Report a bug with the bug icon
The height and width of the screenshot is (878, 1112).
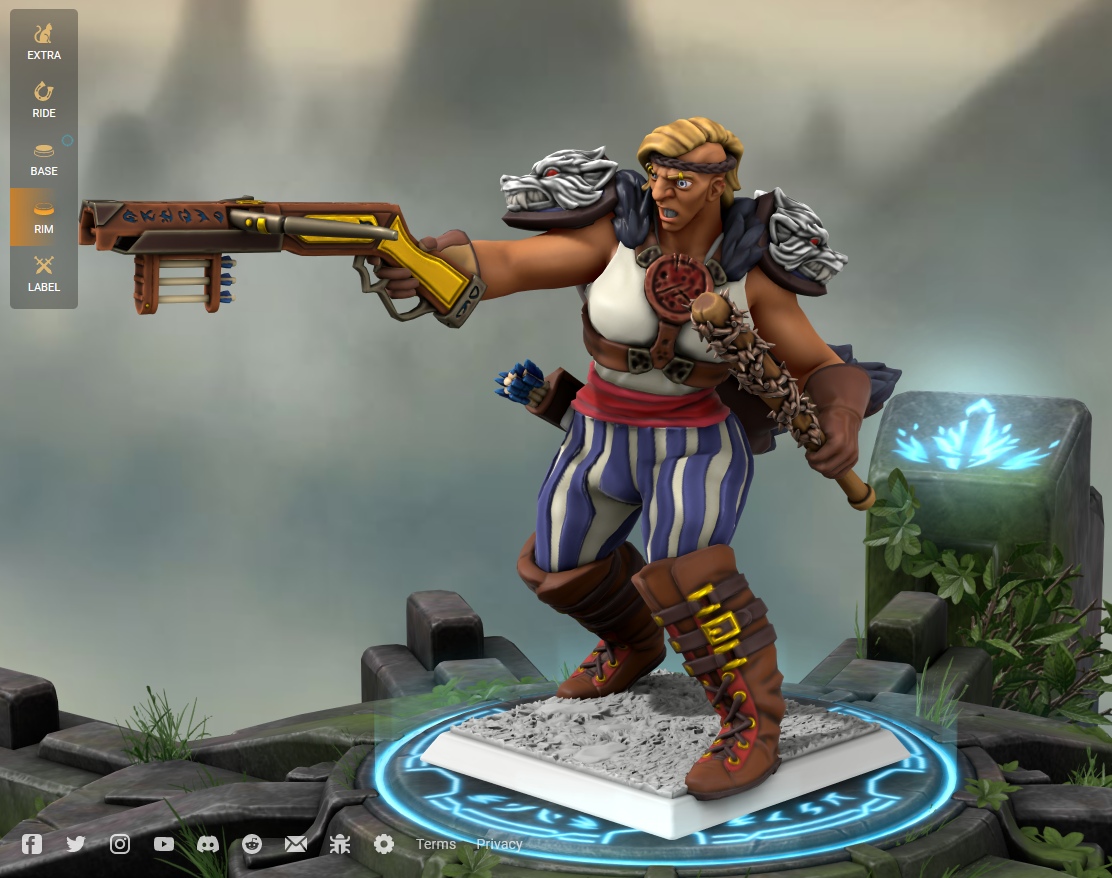pos(340,844)
